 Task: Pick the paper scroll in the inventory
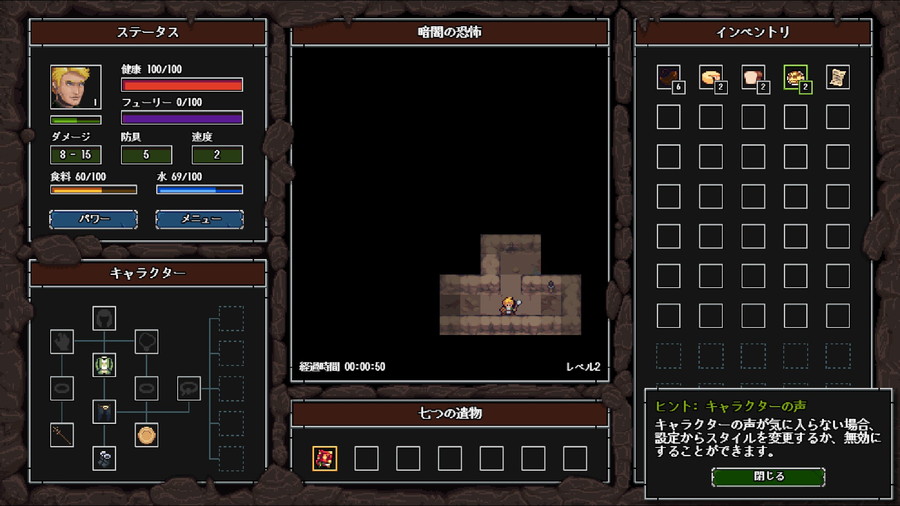[838, 77]
